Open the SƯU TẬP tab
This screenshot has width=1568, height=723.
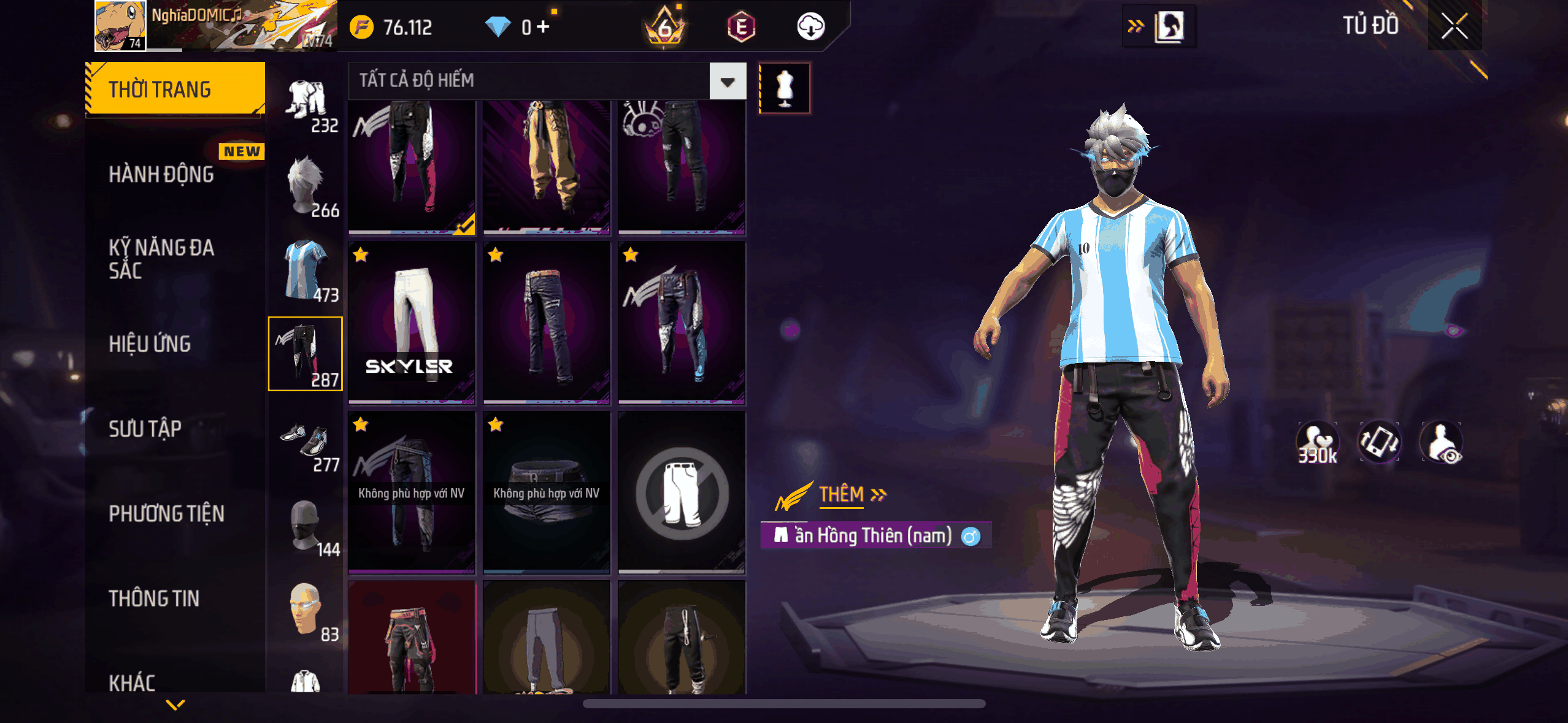tap(145, 429)
